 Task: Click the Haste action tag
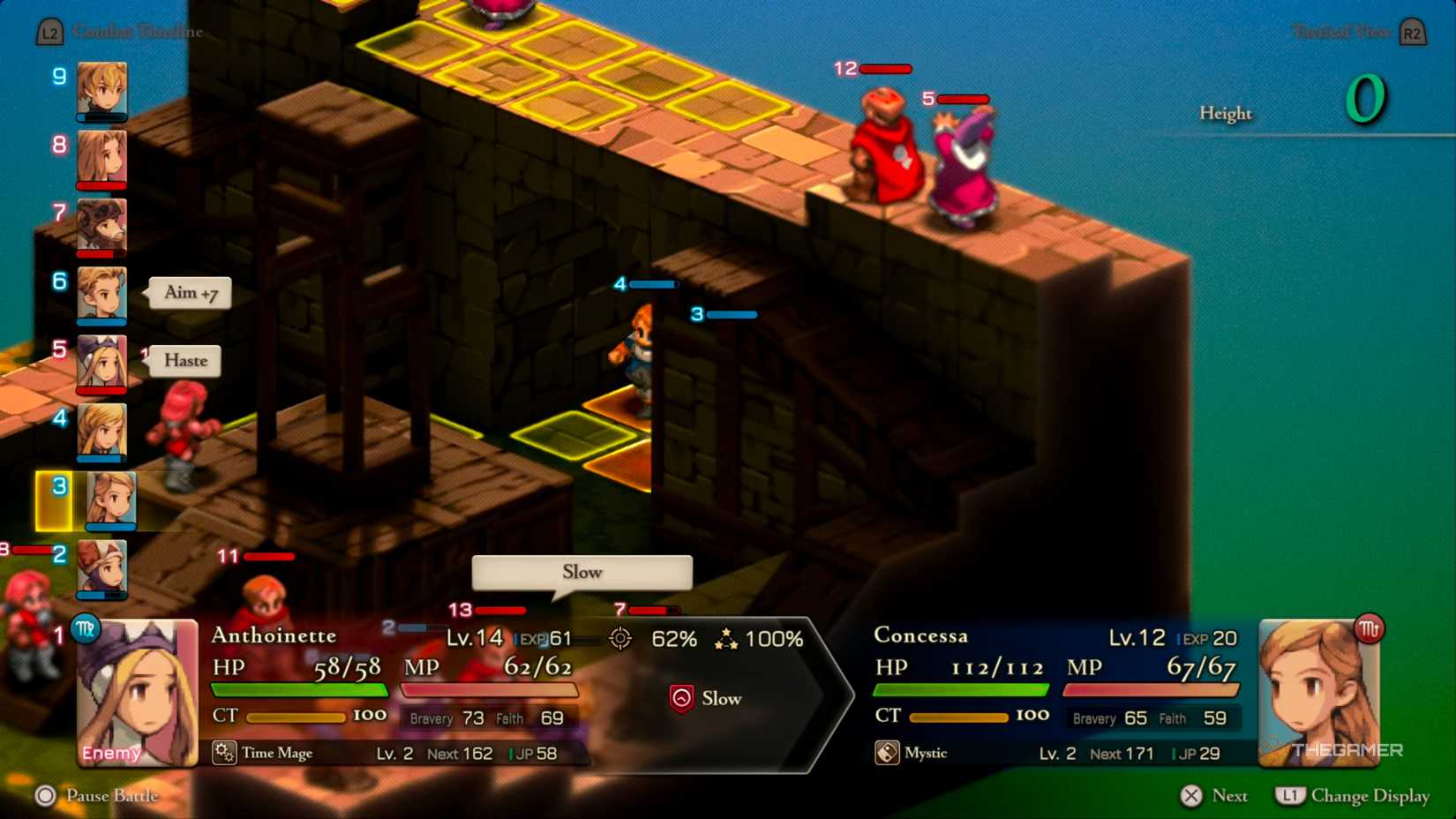pos(185,361)
